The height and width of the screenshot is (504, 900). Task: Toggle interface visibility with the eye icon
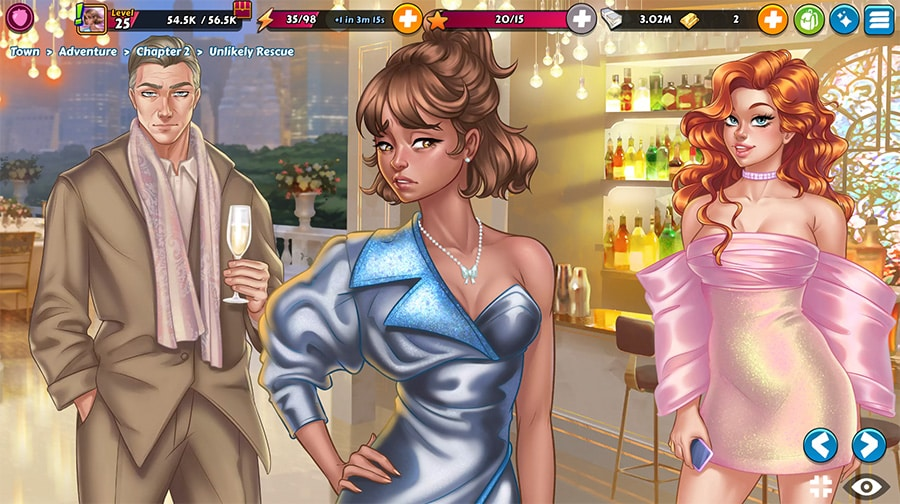pos(865,487)
